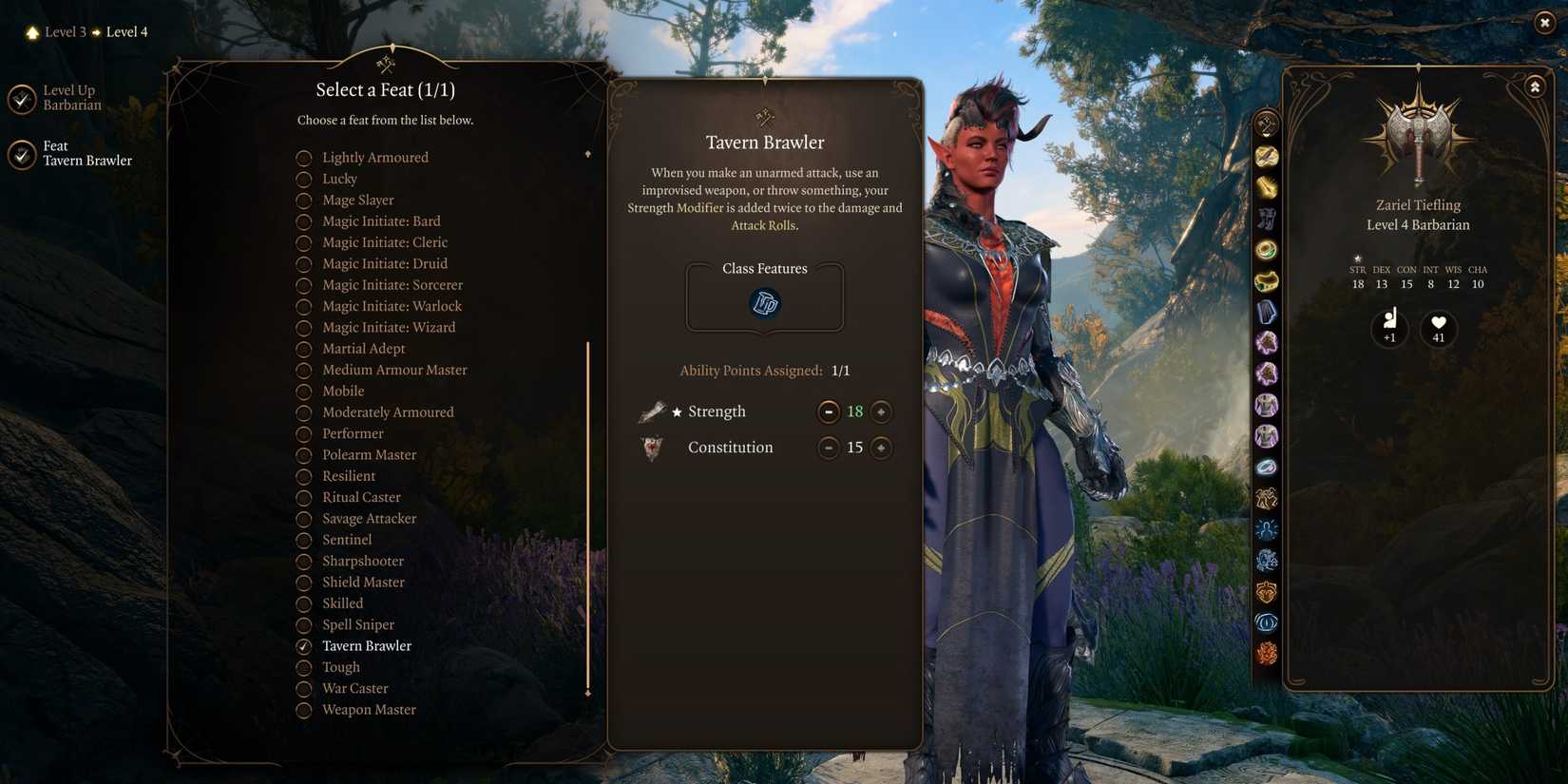Decrease Constitution using its minus button

tap(828, 447)
